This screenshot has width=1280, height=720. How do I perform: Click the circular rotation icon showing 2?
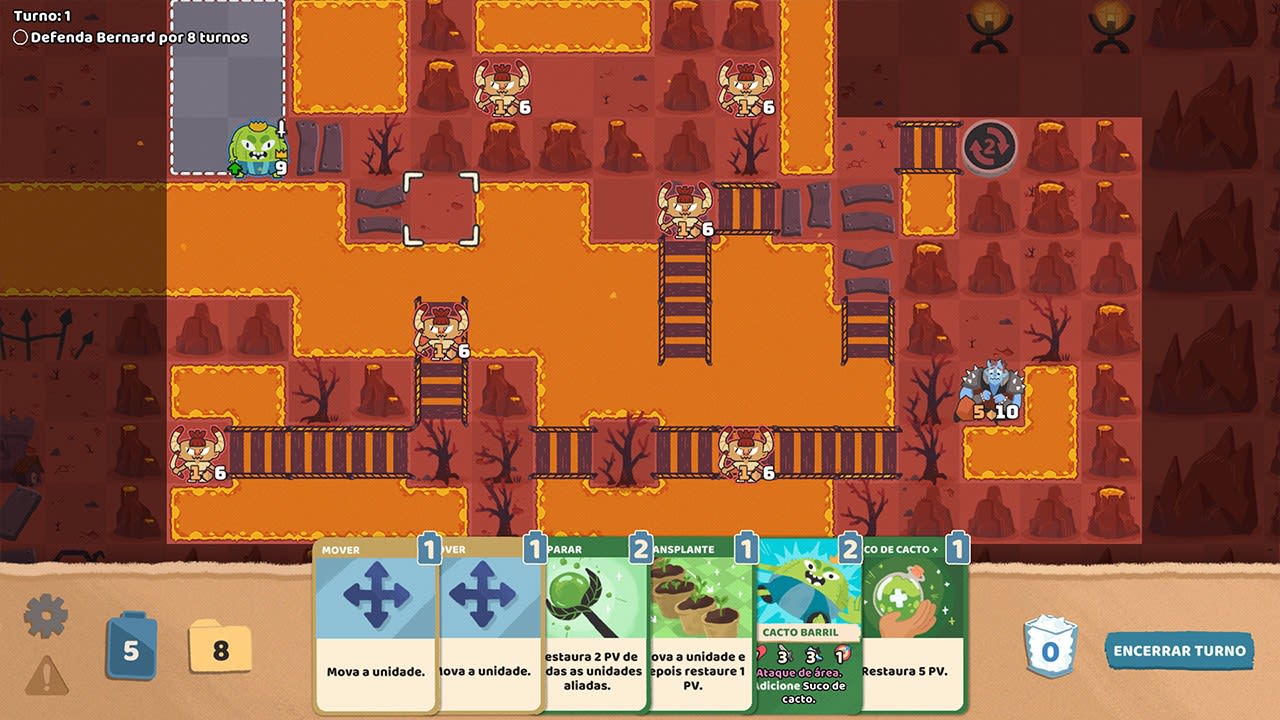pos(991,148)
